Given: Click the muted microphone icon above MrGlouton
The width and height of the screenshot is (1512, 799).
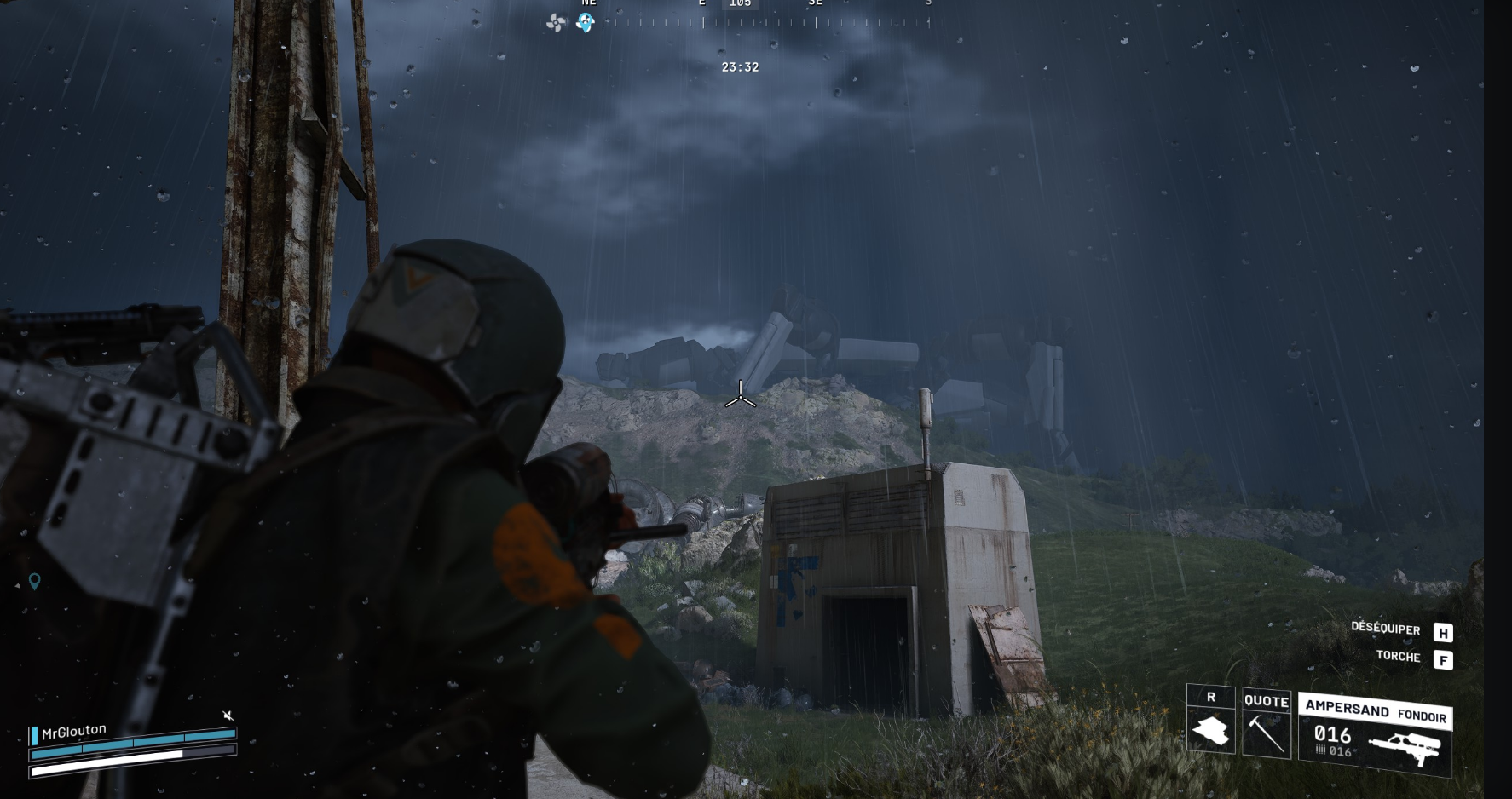Looking at the screenshot, I should tap(228, 716).
